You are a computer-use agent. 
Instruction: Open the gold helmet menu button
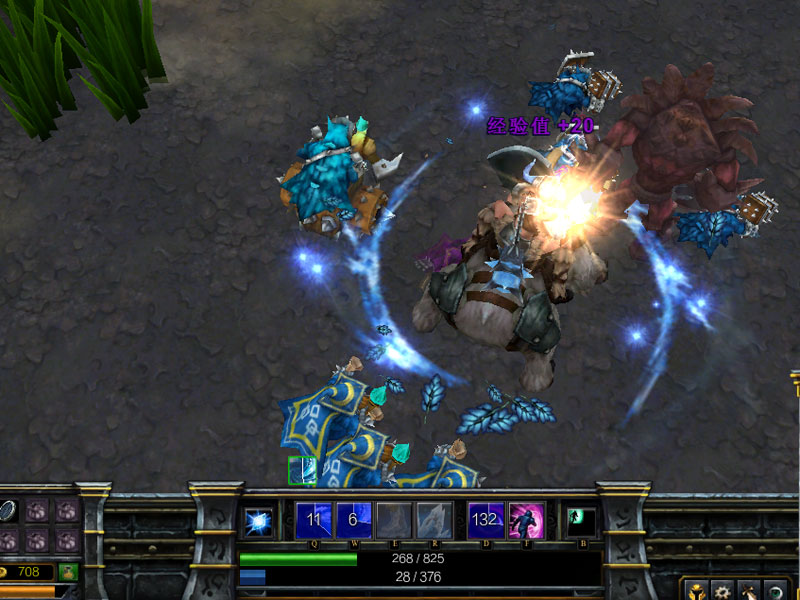697,591
